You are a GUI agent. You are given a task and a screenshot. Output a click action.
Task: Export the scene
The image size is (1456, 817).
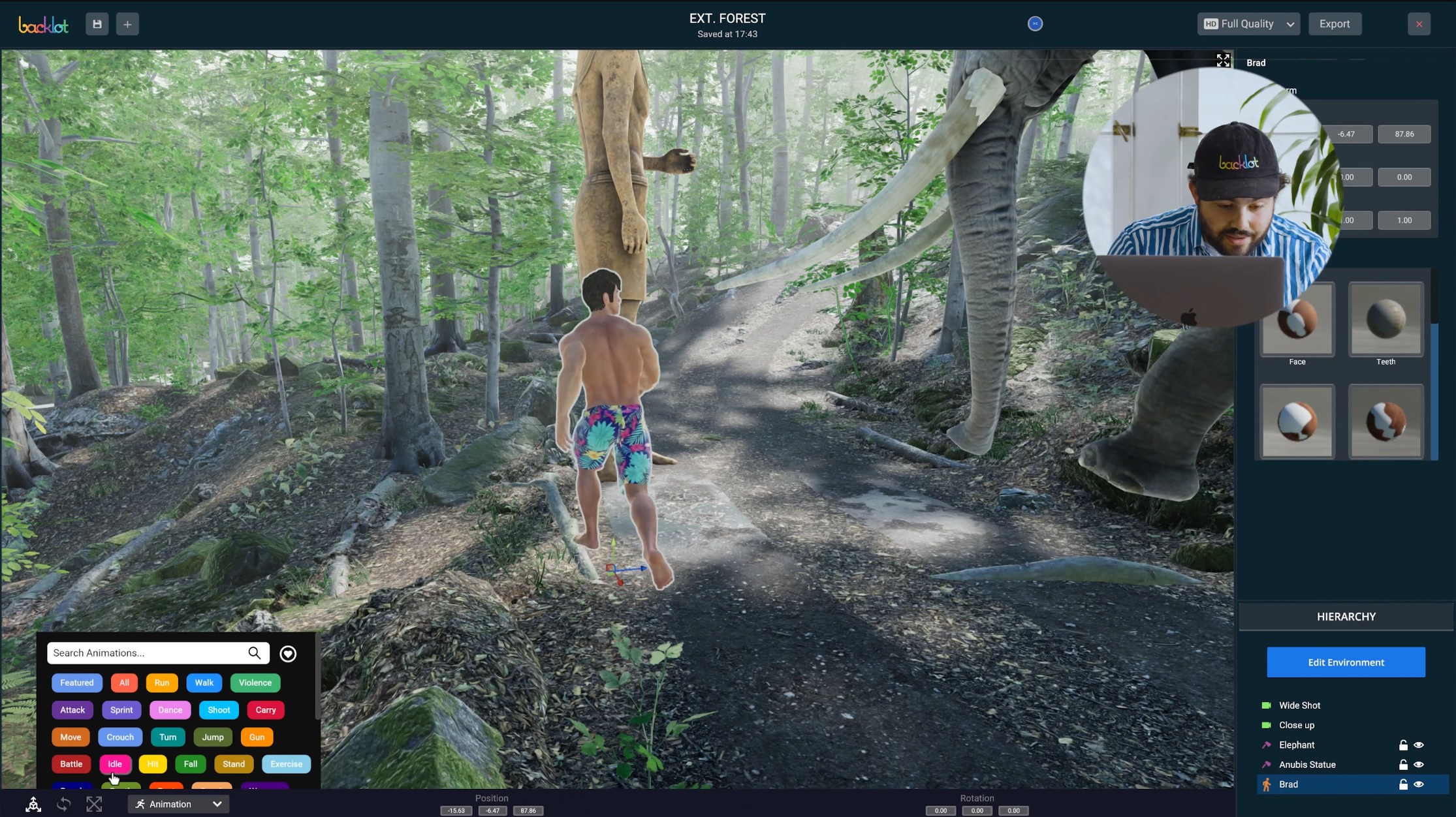tap(1334, 24)
